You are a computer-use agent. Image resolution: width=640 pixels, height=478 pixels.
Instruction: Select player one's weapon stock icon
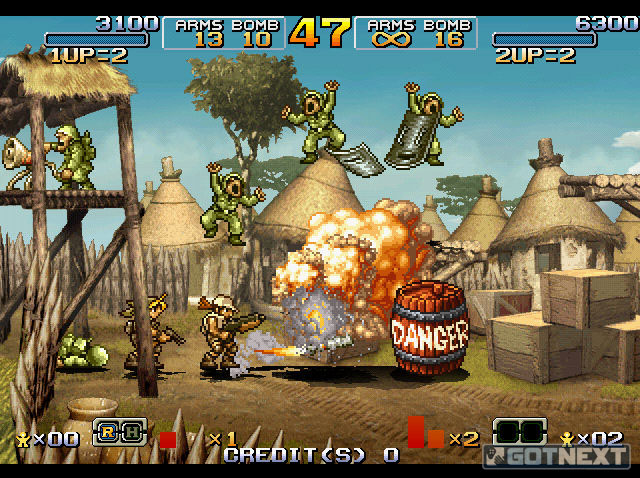pyautogui.click(x=119, y=432)
